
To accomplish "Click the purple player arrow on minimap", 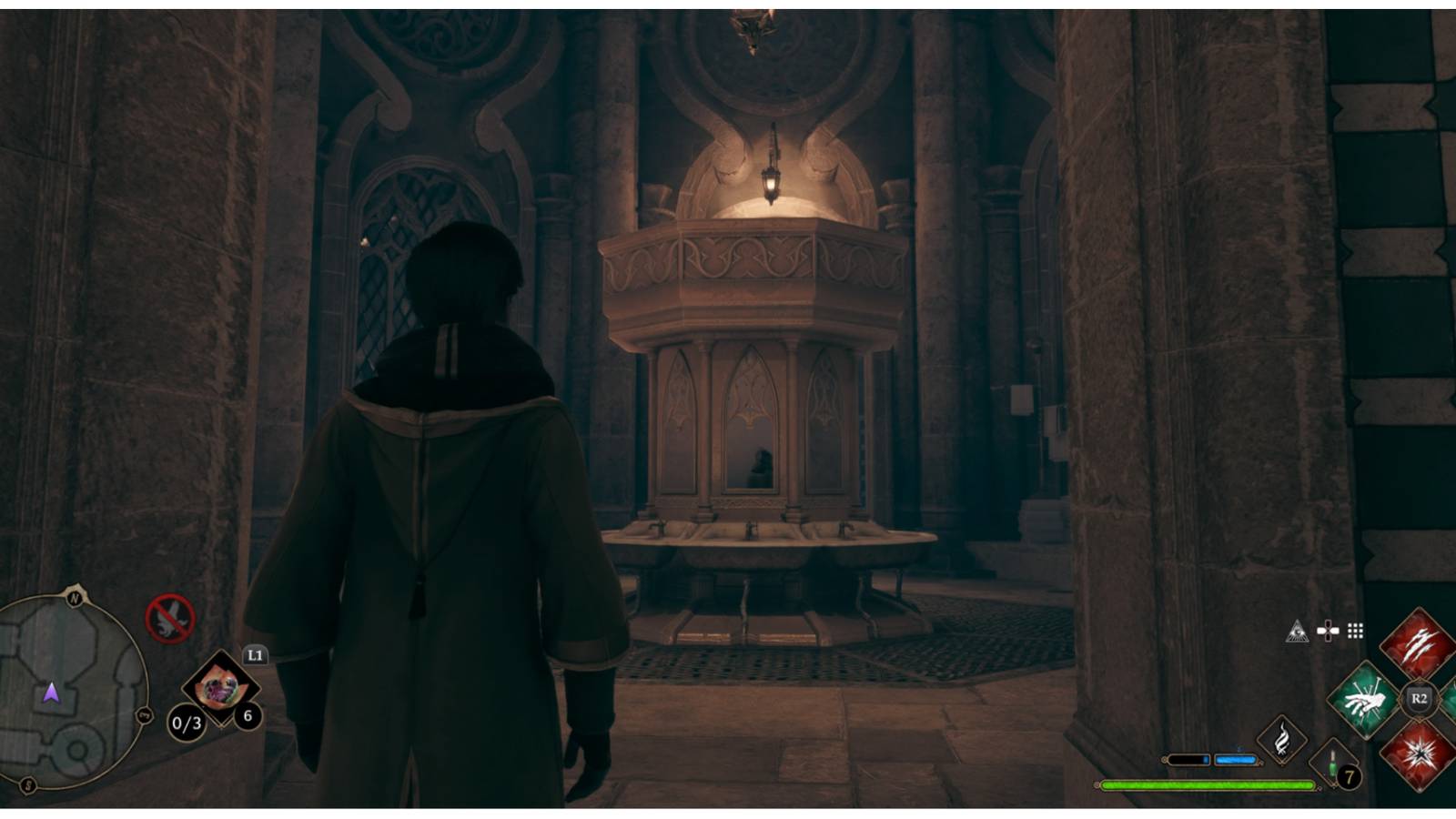I will point(53,694).
